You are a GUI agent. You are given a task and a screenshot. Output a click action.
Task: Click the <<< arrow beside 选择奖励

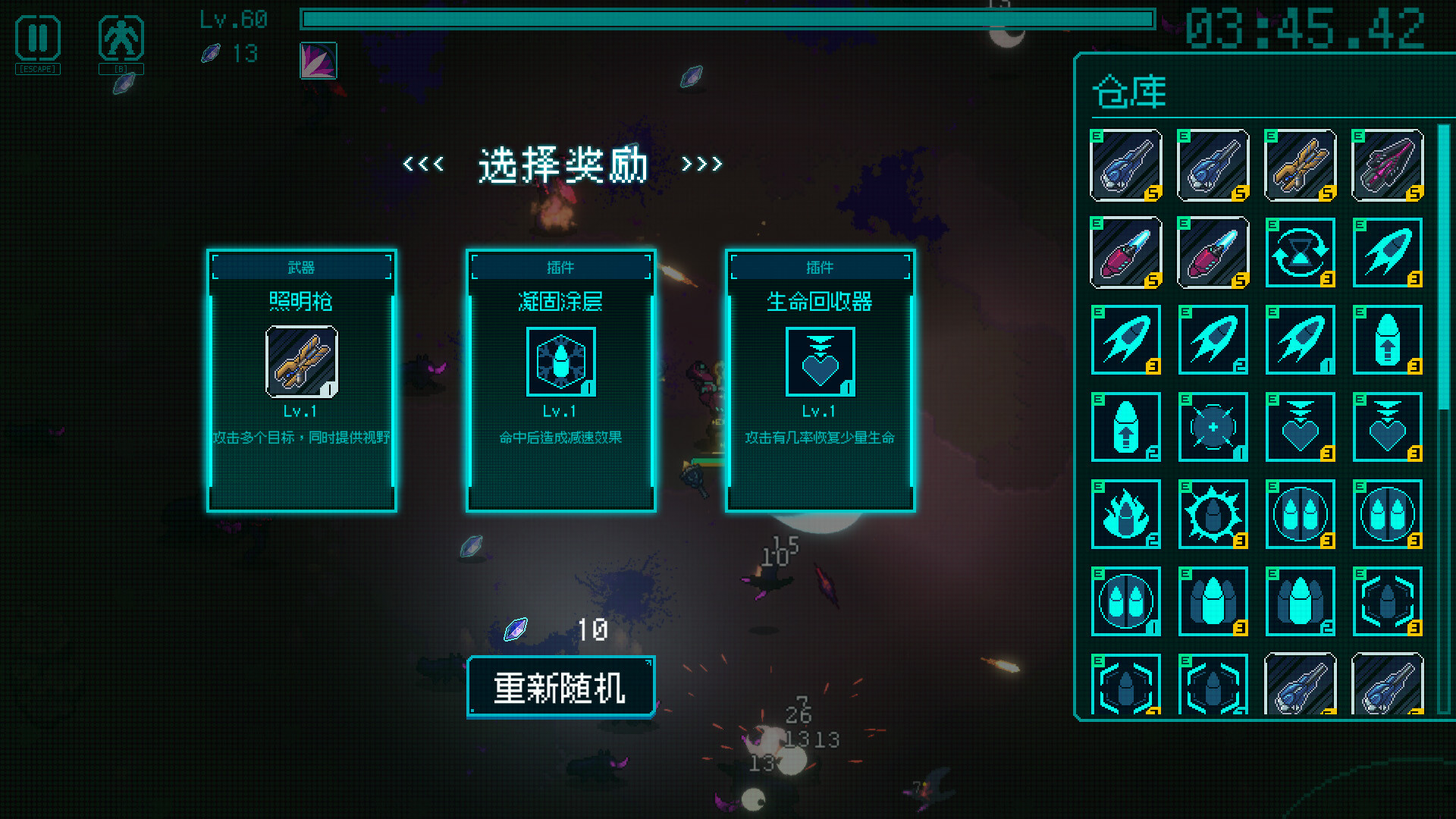click(422, 164)
